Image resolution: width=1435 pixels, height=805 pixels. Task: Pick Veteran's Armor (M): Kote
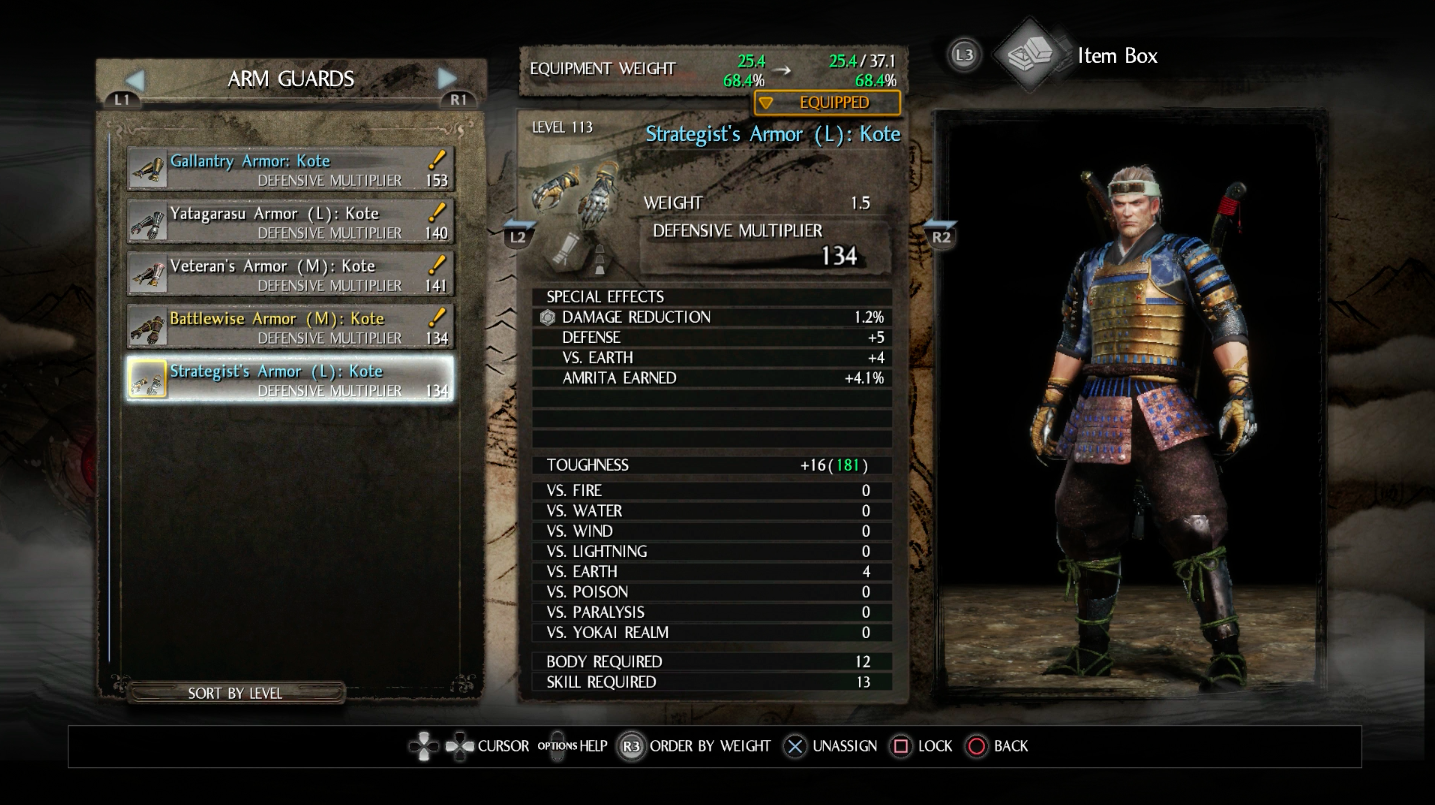pyautogui.click(x=290, y=274)
